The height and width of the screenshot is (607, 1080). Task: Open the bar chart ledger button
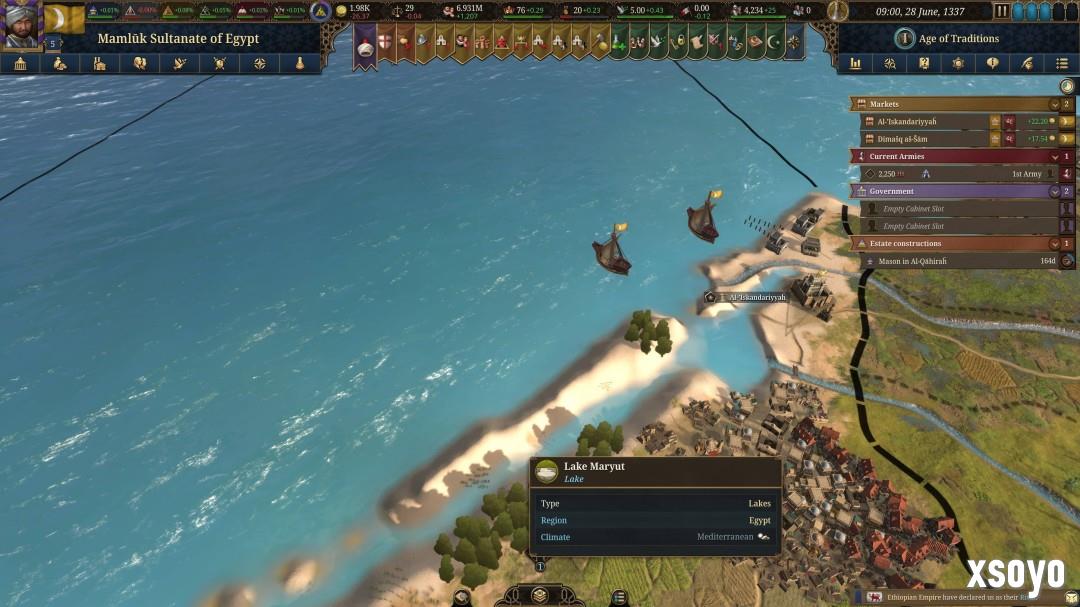pos(856,63)
